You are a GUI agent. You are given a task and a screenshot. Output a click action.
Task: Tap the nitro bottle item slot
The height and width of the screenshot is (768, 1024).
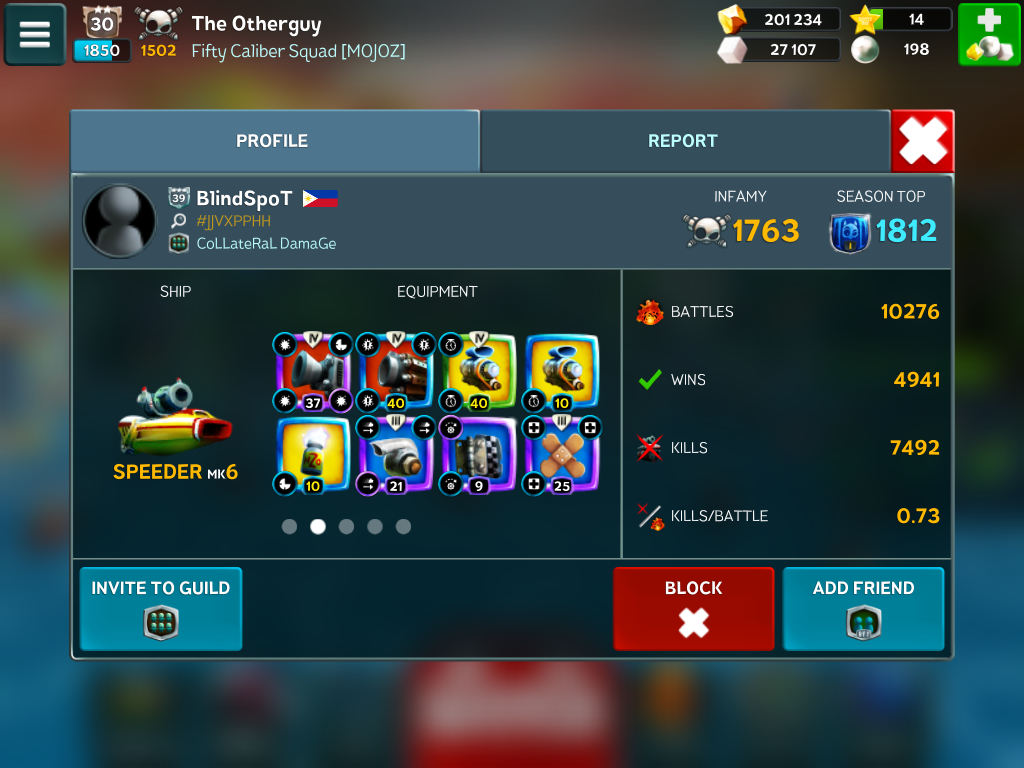(x=312, y=456)
